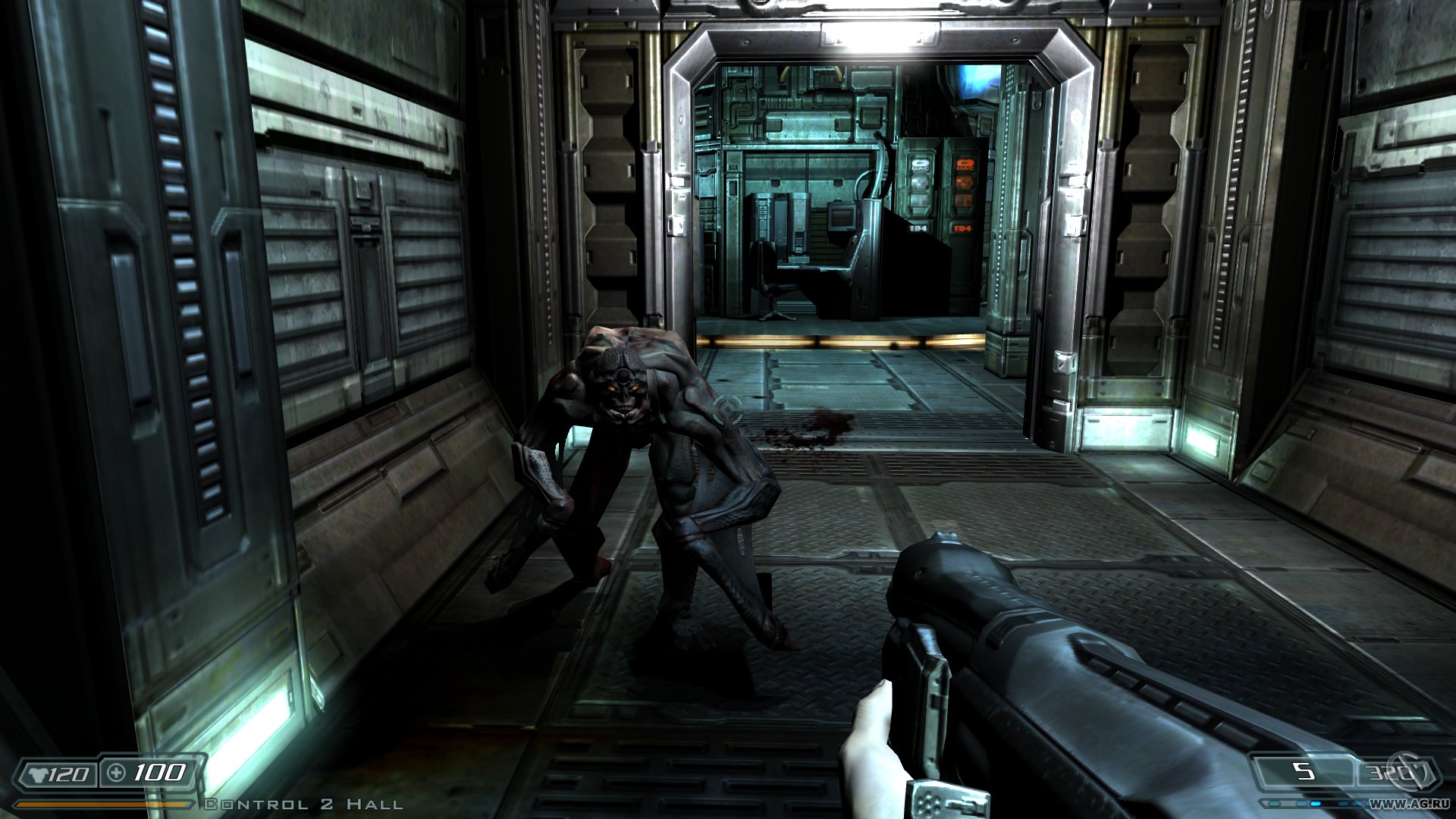This screenshot has height=819, width=1456.
Task: Click the orange stamina bar below the armor counter
Action: coord(99,805)
